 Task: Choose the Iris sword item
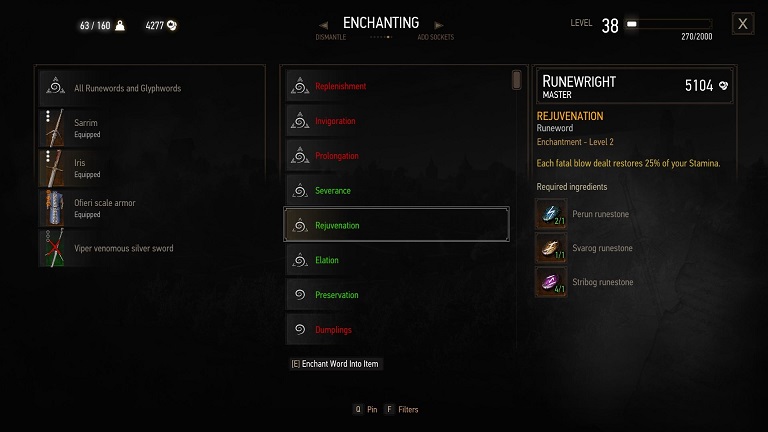coord(150,168)
